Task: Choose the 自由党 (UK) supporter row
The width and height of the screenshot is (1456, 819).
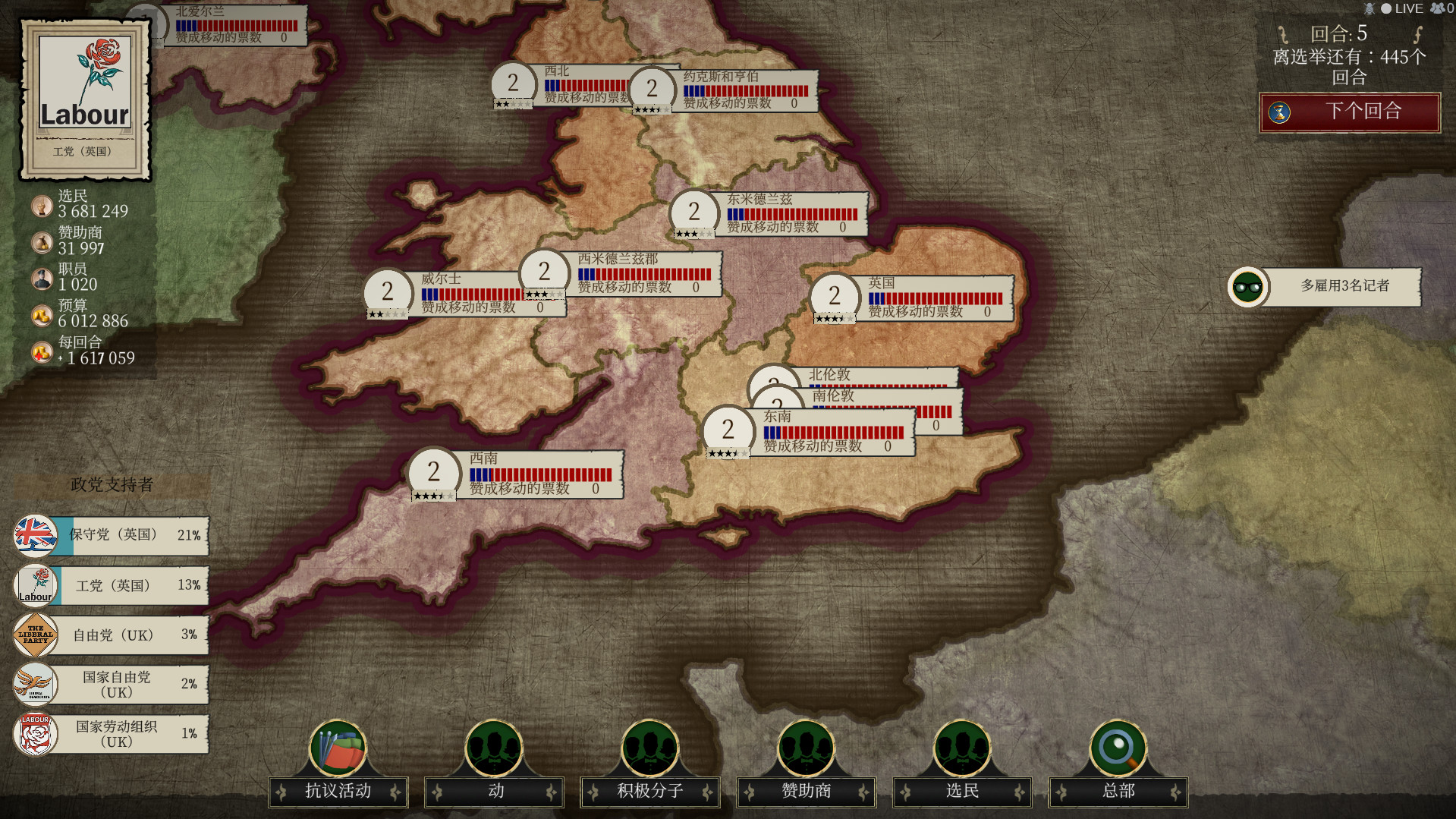Action: point(112,635)
